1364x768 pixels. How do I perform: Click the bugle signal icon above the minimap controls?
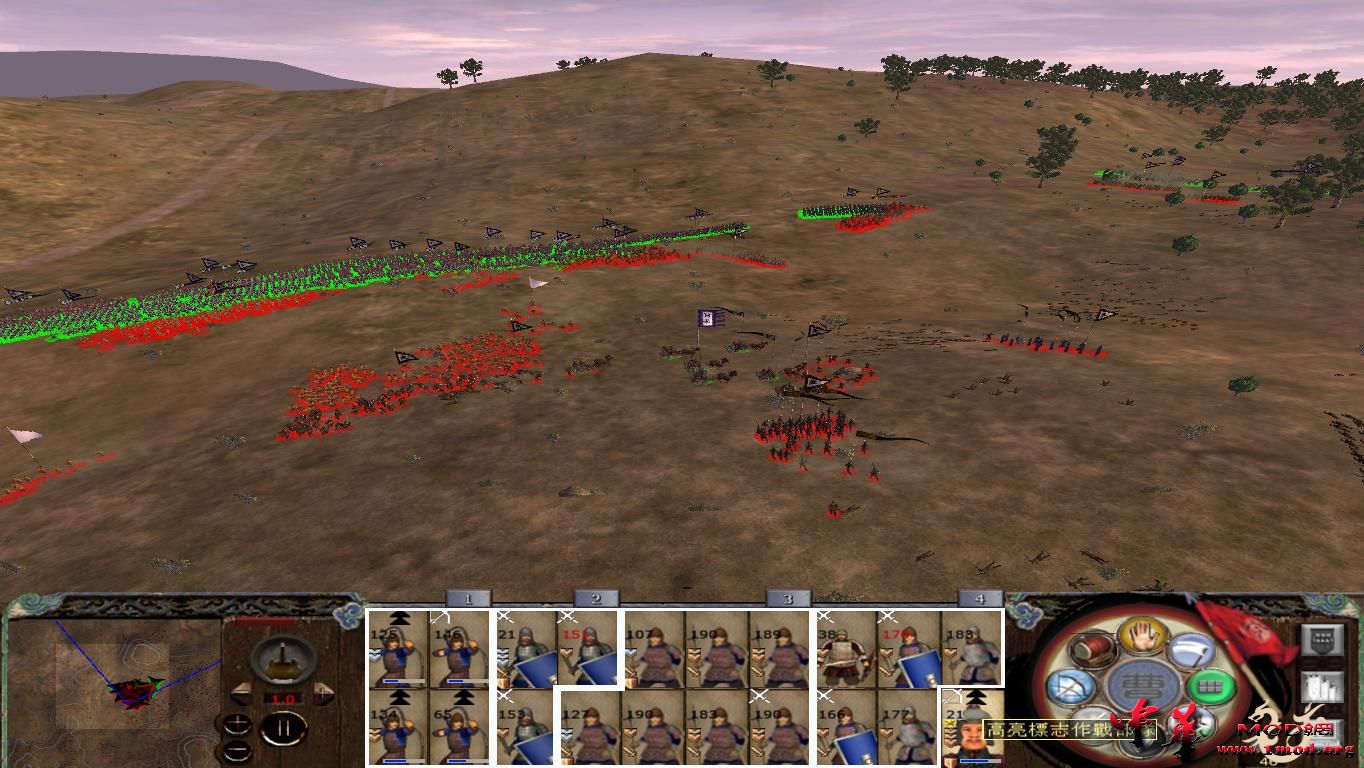tap(282, 661)
